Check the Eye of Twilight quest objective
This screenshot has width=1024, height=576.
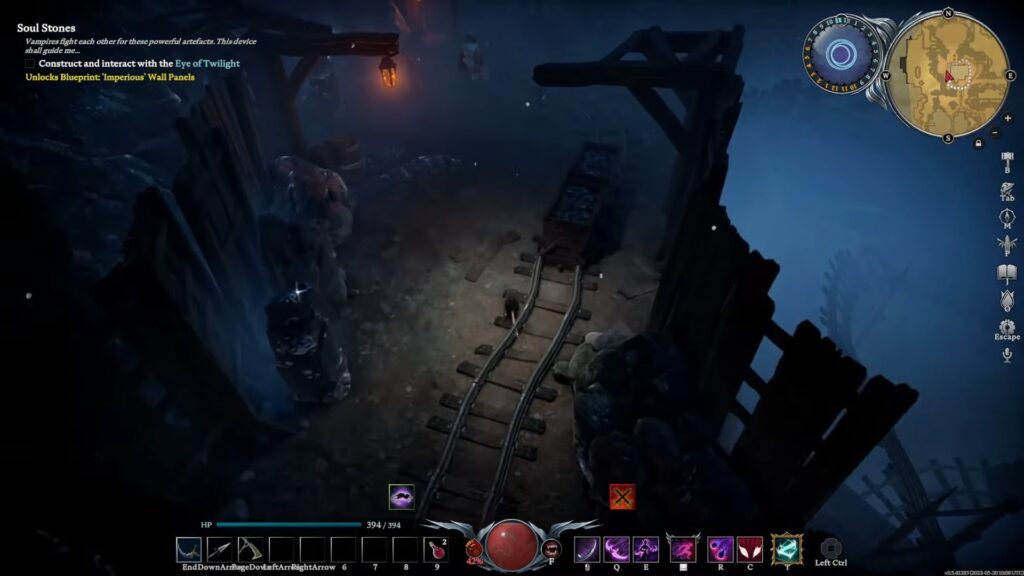[x=31, y=63]
